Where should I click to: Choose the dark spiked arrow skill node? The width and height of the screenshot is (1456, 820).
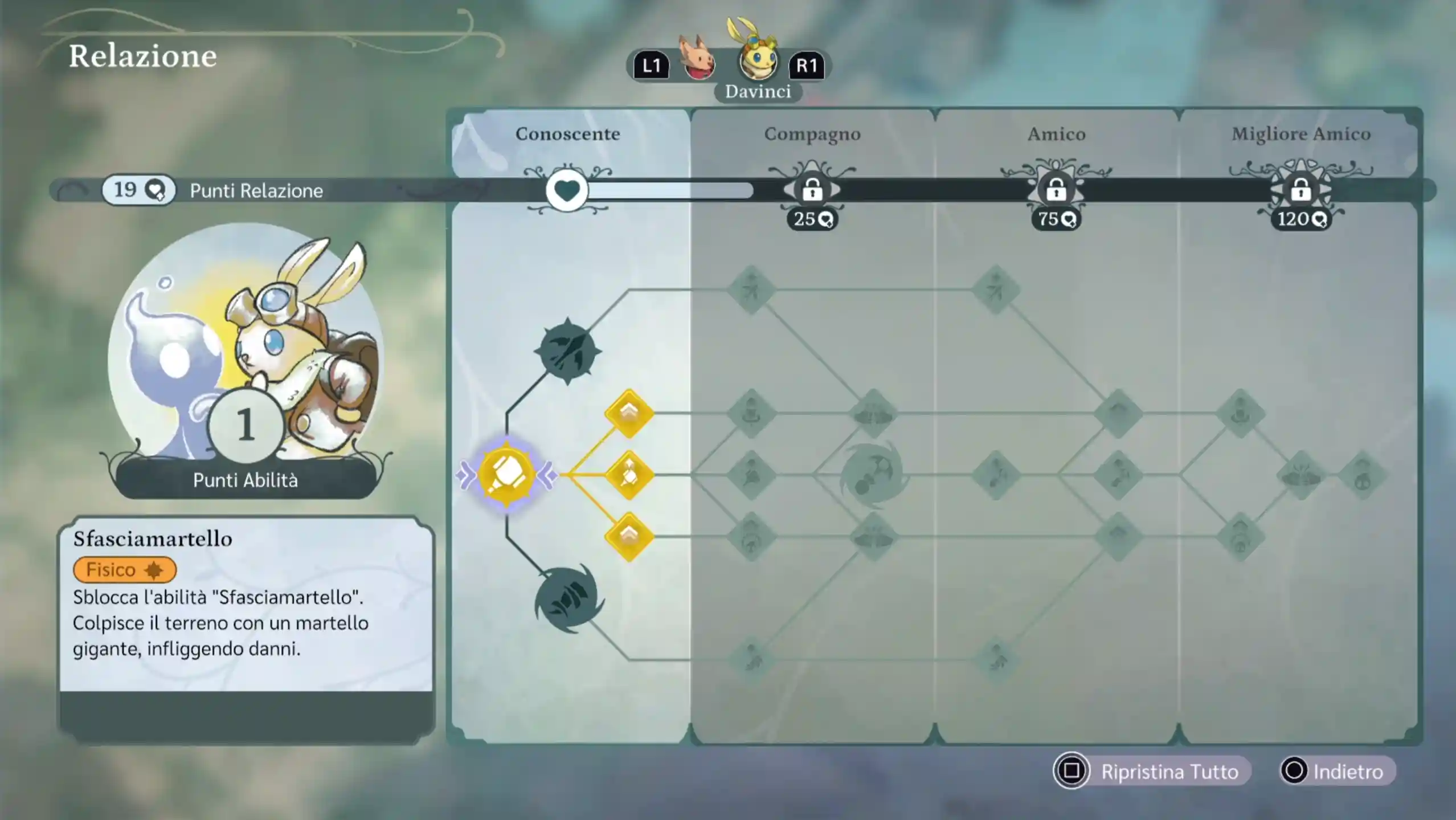(x=567, y=350)
